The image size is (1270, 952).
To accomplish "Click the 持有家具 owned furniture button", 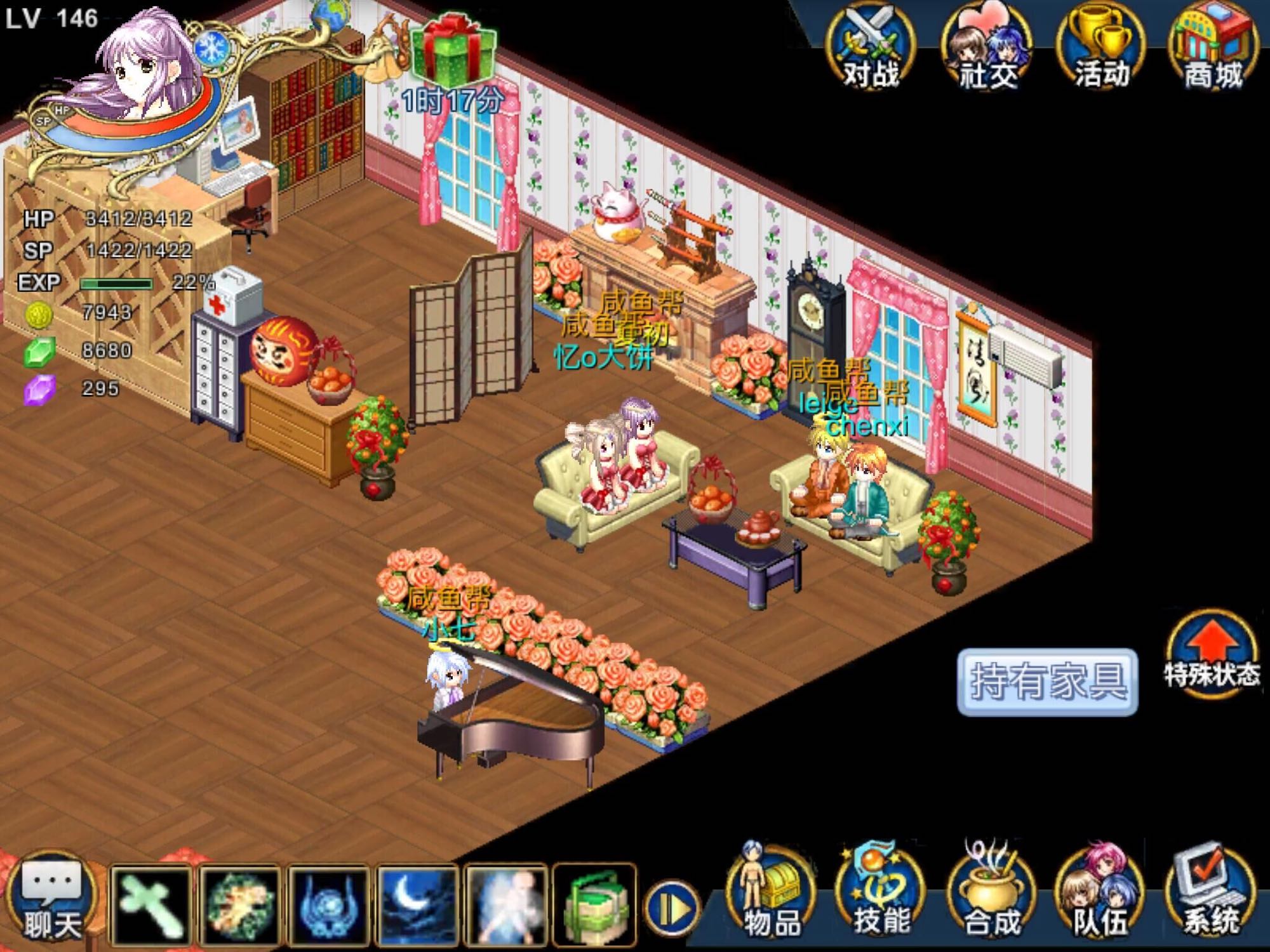I will [1047, 682].
